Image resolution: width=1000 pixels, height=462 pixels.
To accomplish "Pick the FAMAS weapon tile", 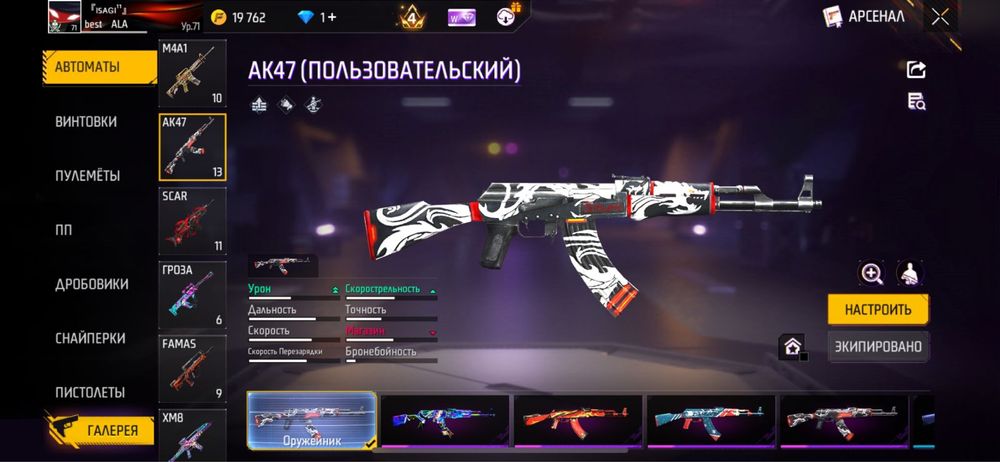I will tap(192, 368).
